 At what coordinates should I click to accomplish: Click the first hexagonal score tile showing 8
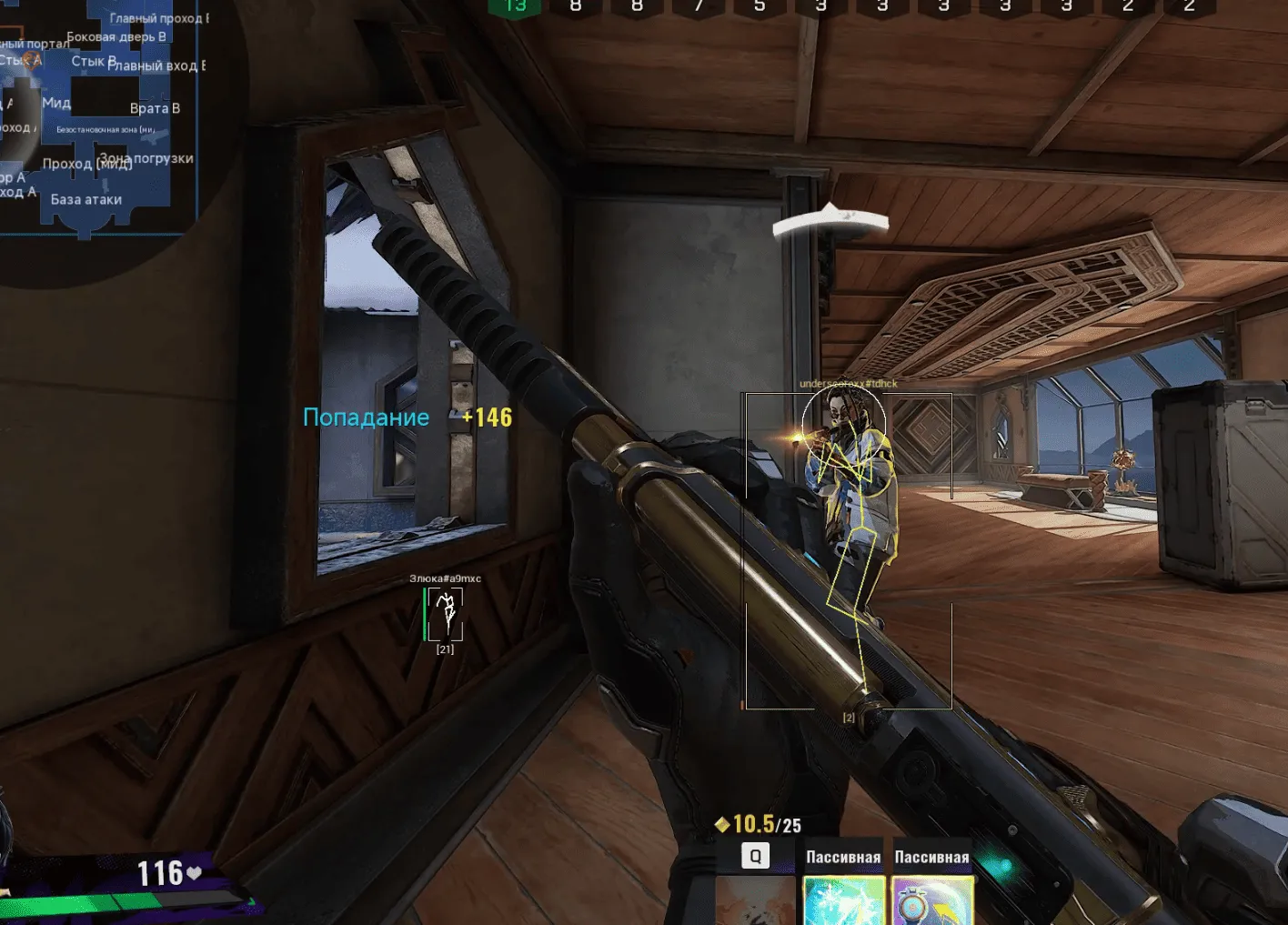(576, 7)
